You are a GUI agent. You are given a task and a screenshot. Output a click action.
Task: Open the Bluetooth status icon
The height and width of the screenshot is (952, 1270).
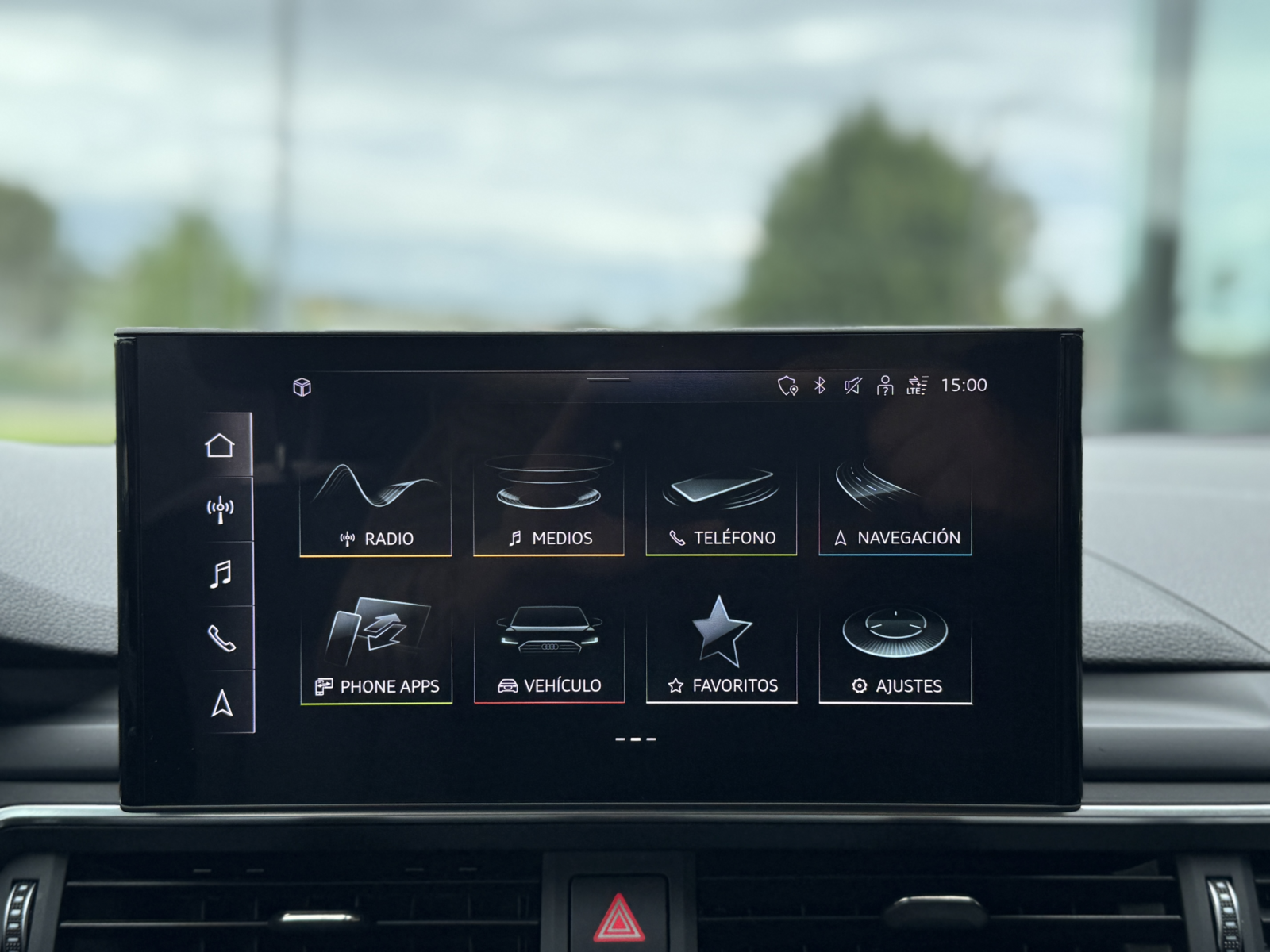pos(820,386)
